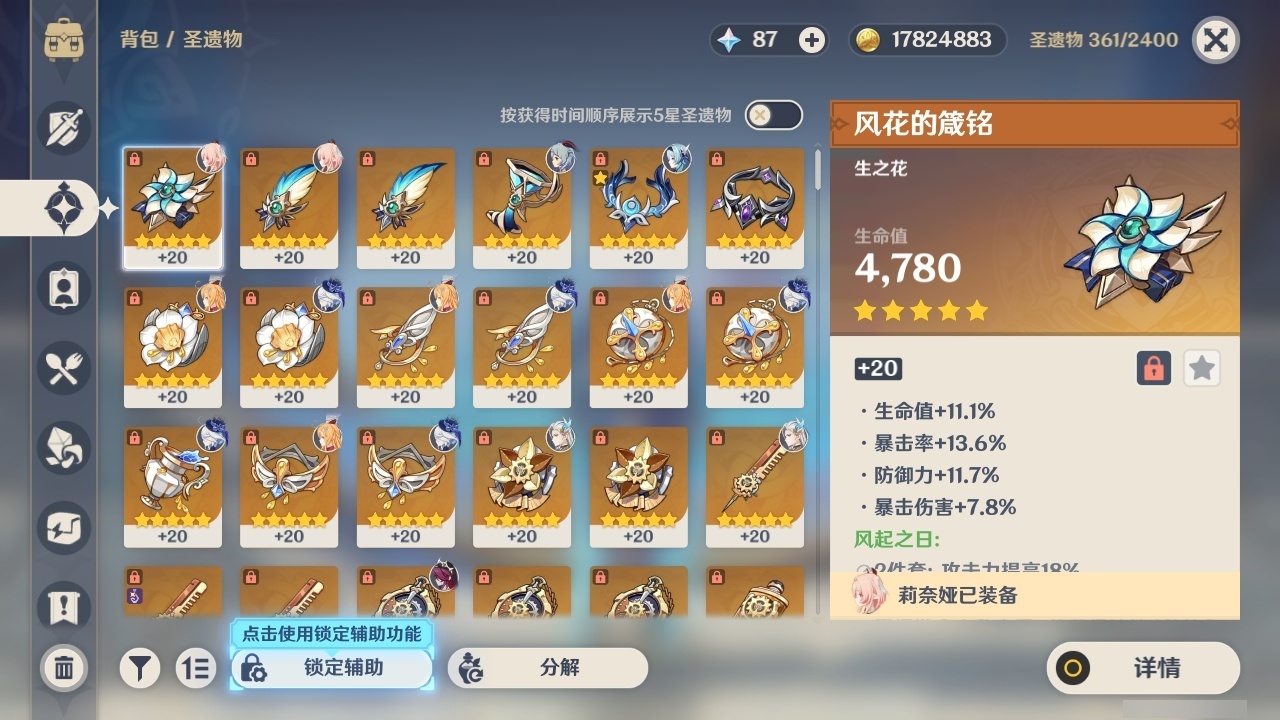Screen dimensions: 1280x720
Task: Open the character outfit tab in sidebar
Action: (x=63, y=288)
